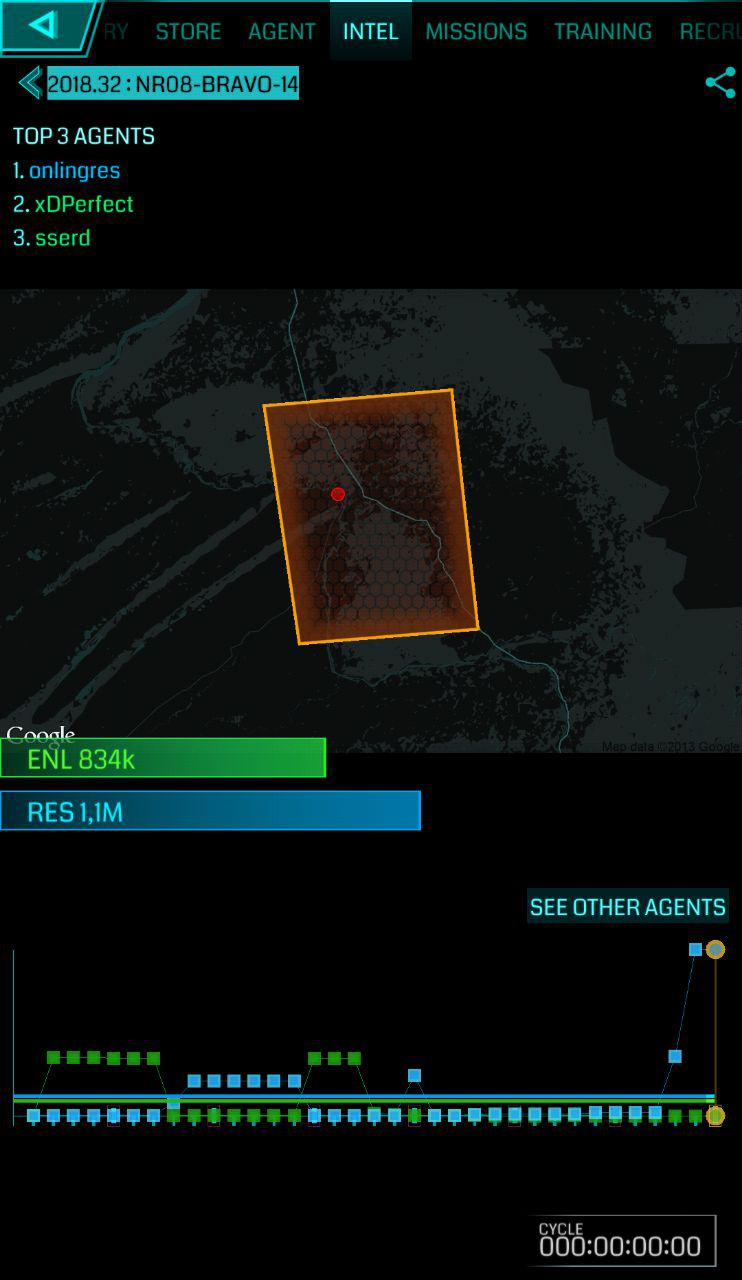Open agent xDPerfect entry
This screenshot has height=1280, width=742.
(83, 204)
